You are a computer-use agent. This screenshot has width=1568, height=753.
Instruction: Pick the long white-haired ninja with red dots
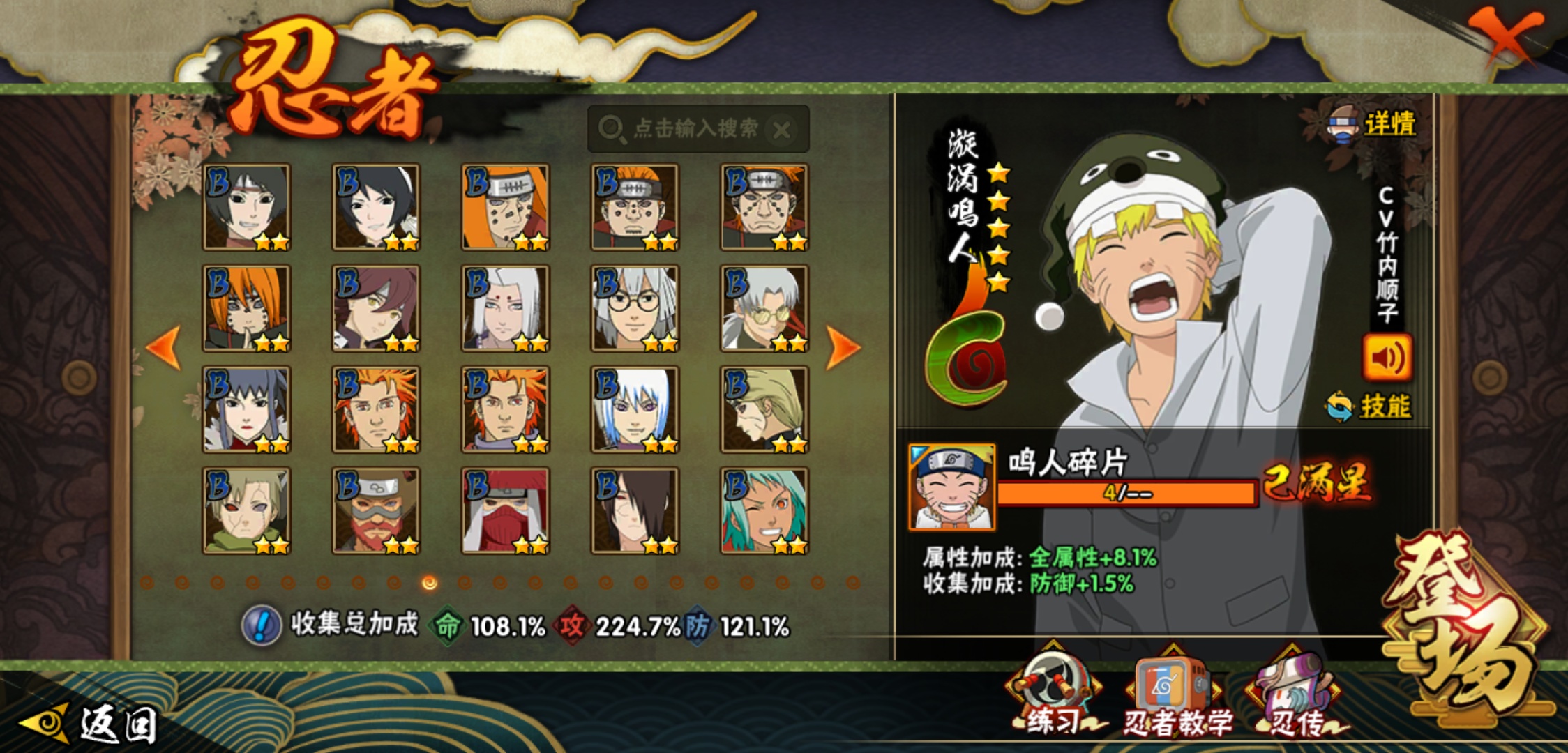point(505,307)
